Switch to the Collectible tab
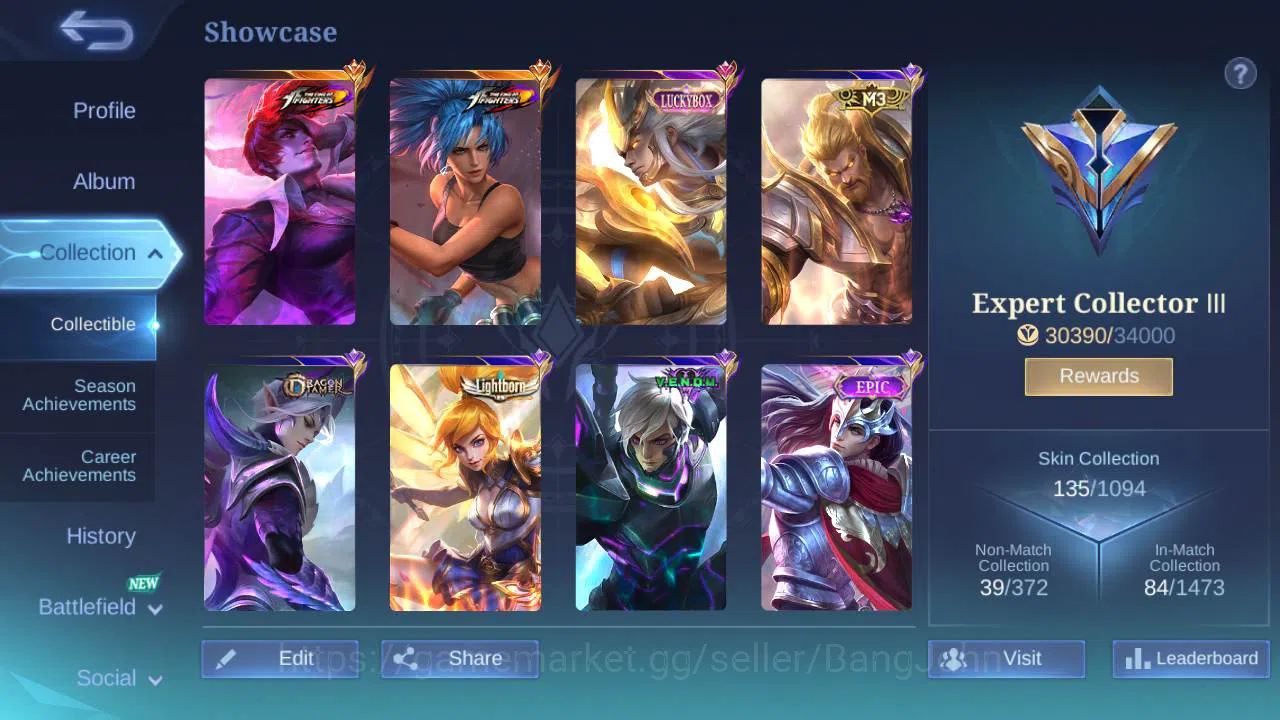The image size is (1280, 720). [92, 324]
